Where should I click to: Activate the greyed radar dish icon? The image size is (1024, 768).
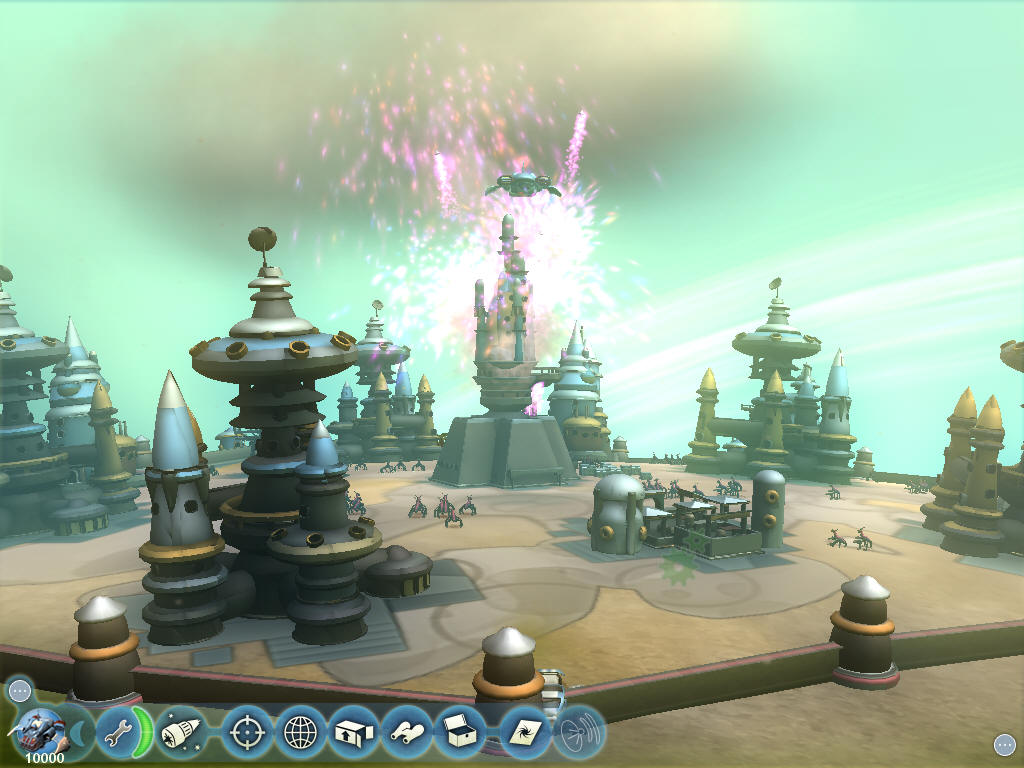(578, 733)
